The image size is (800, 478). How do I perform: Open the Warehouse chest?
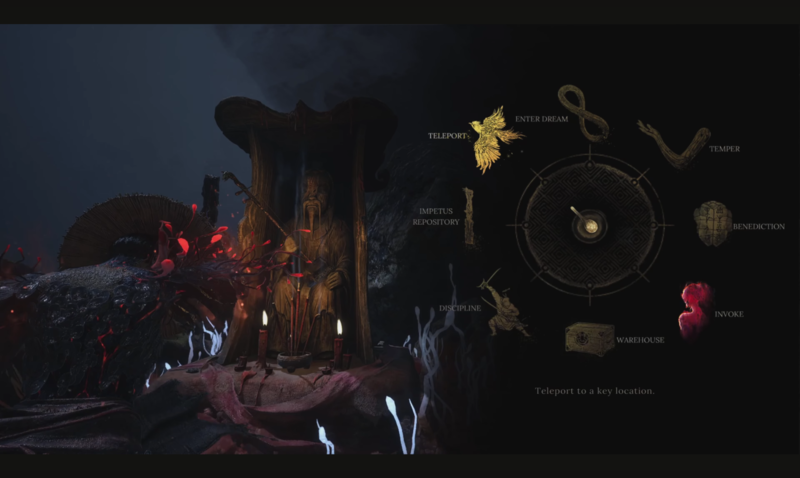(x=589, y=338)
